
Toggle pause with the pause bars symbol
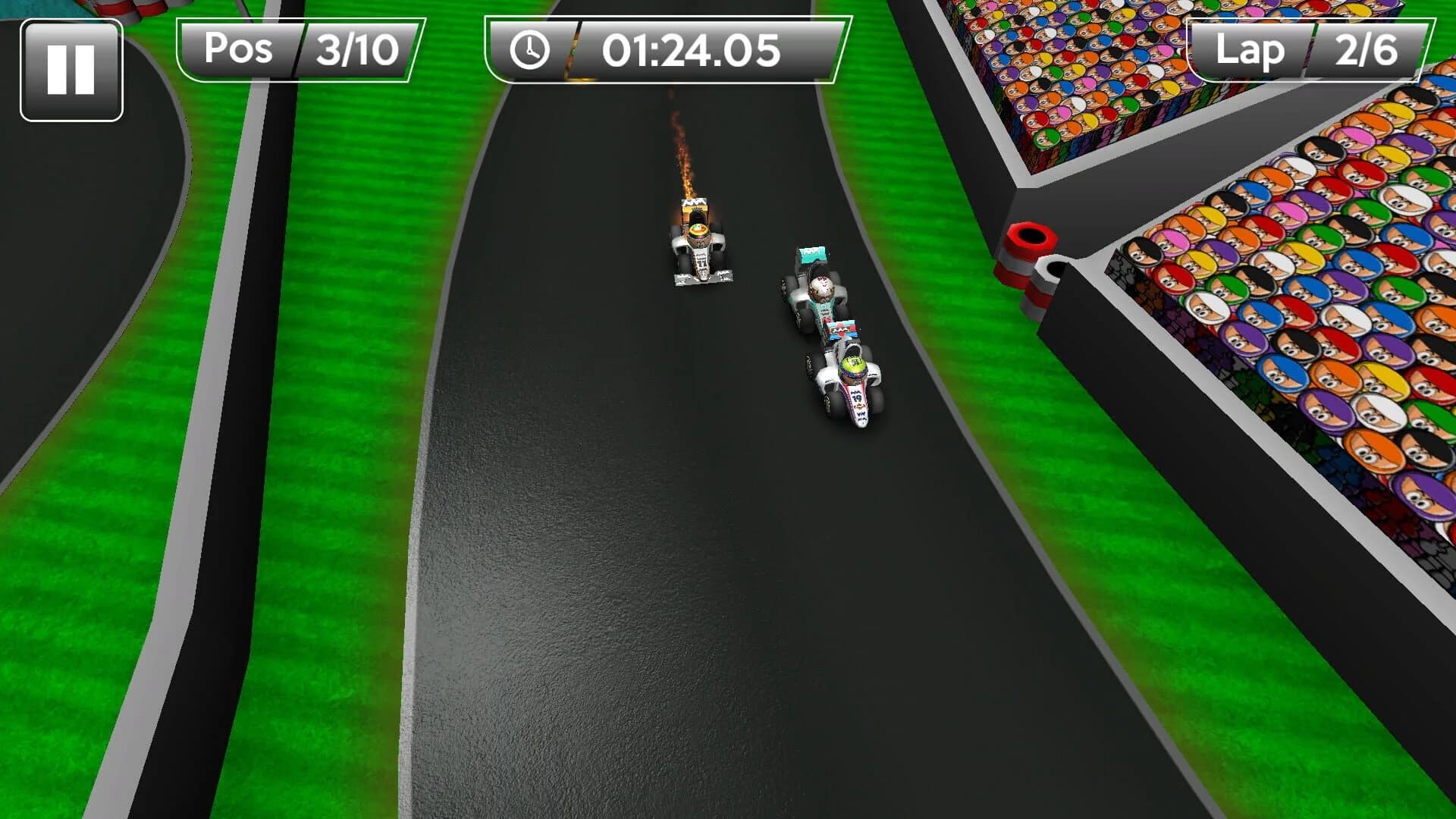coord(72,68)
